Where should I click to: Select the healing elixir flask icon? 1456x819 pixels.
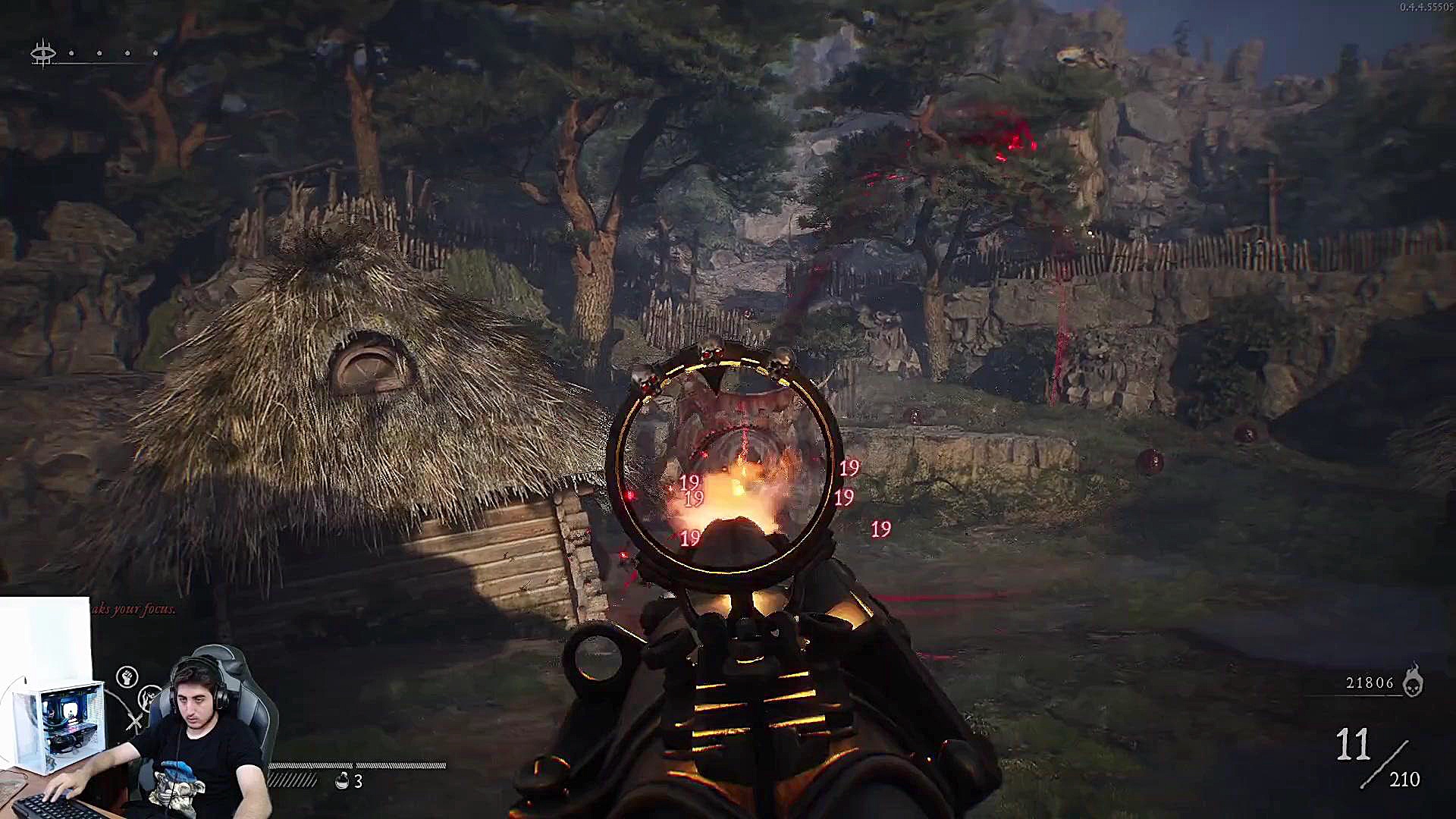(x=342, y=780)
